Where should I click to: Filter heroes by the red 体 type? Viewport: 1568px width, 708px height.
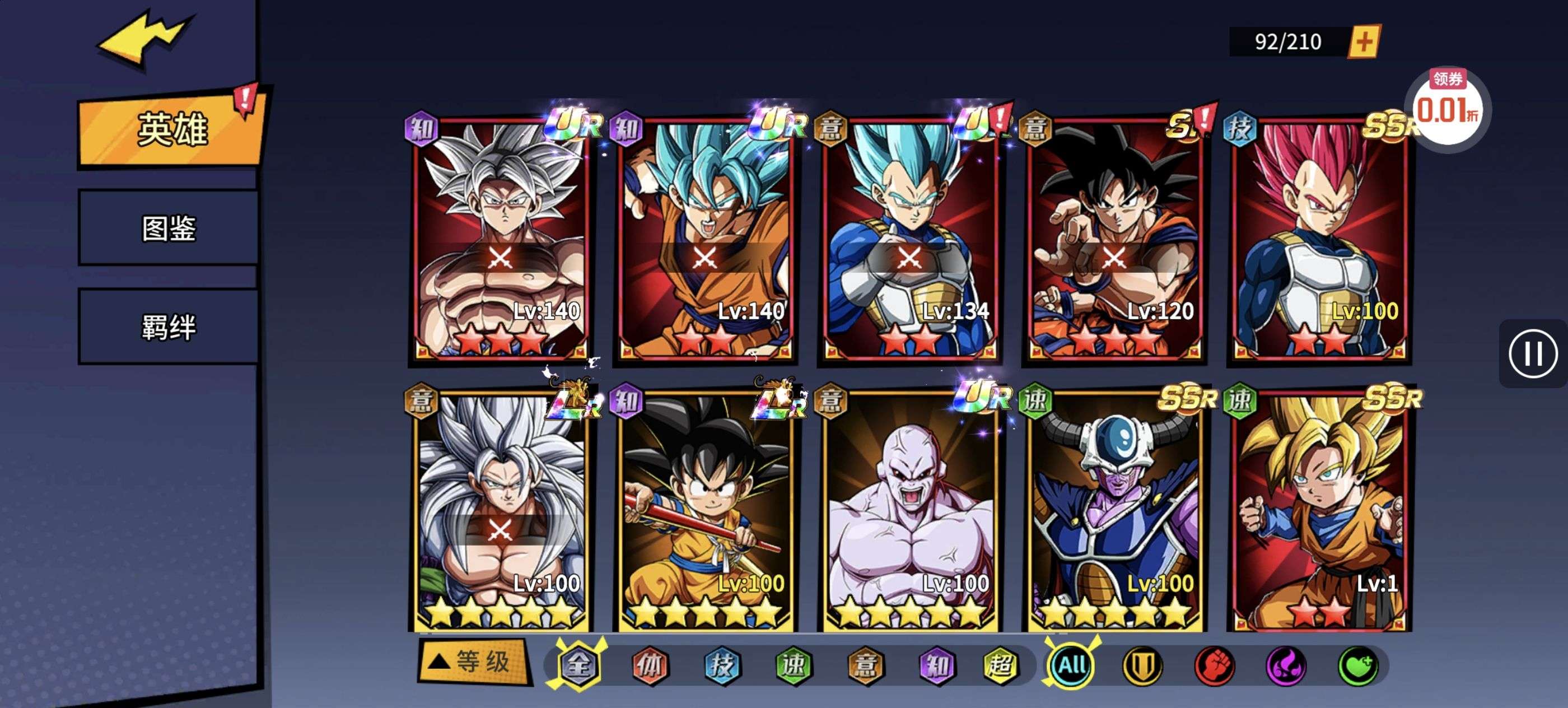tap(650, 665)
